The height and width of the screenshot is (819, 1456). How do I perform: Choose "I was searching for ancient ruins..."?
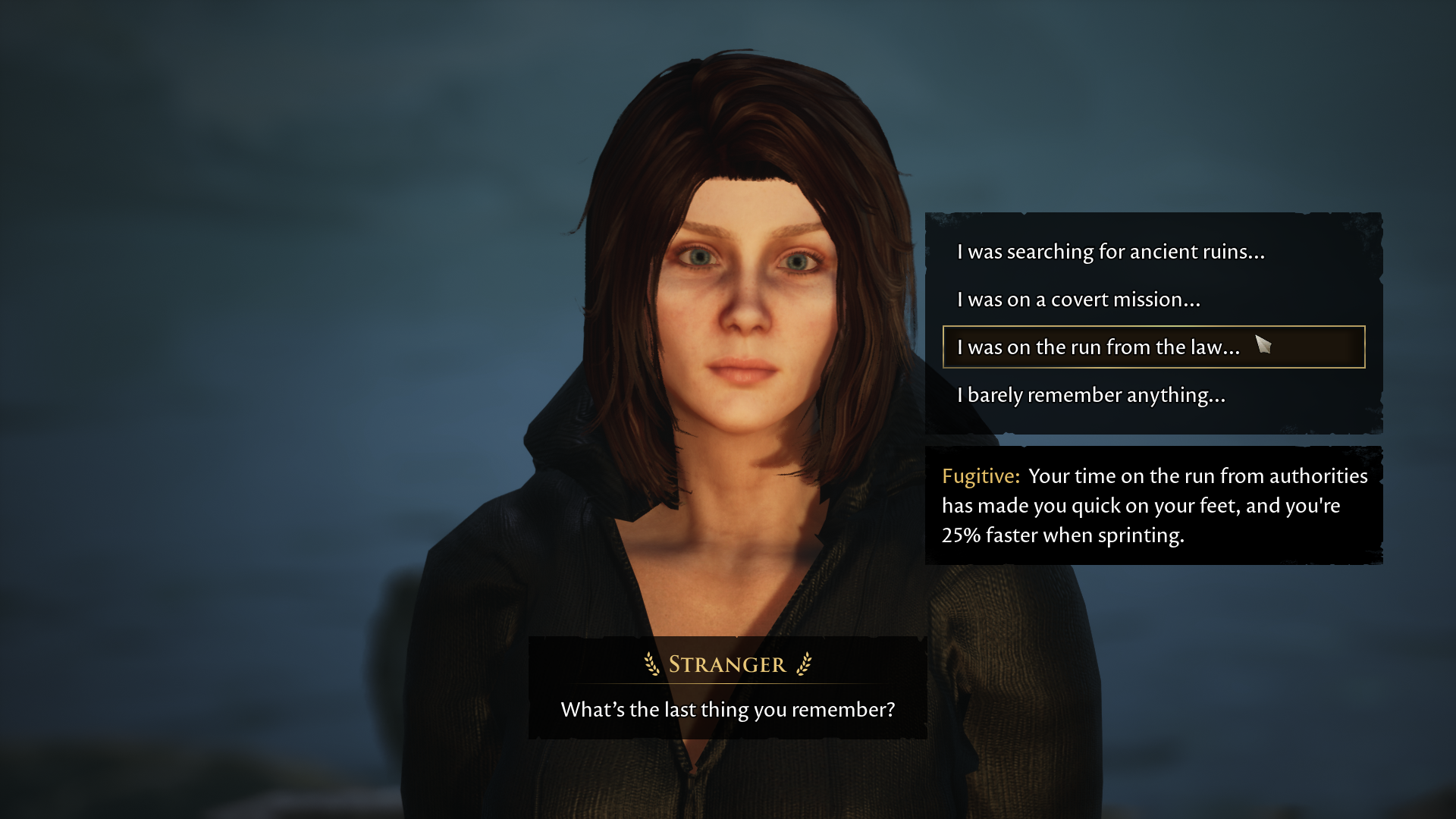point(1110,252)
